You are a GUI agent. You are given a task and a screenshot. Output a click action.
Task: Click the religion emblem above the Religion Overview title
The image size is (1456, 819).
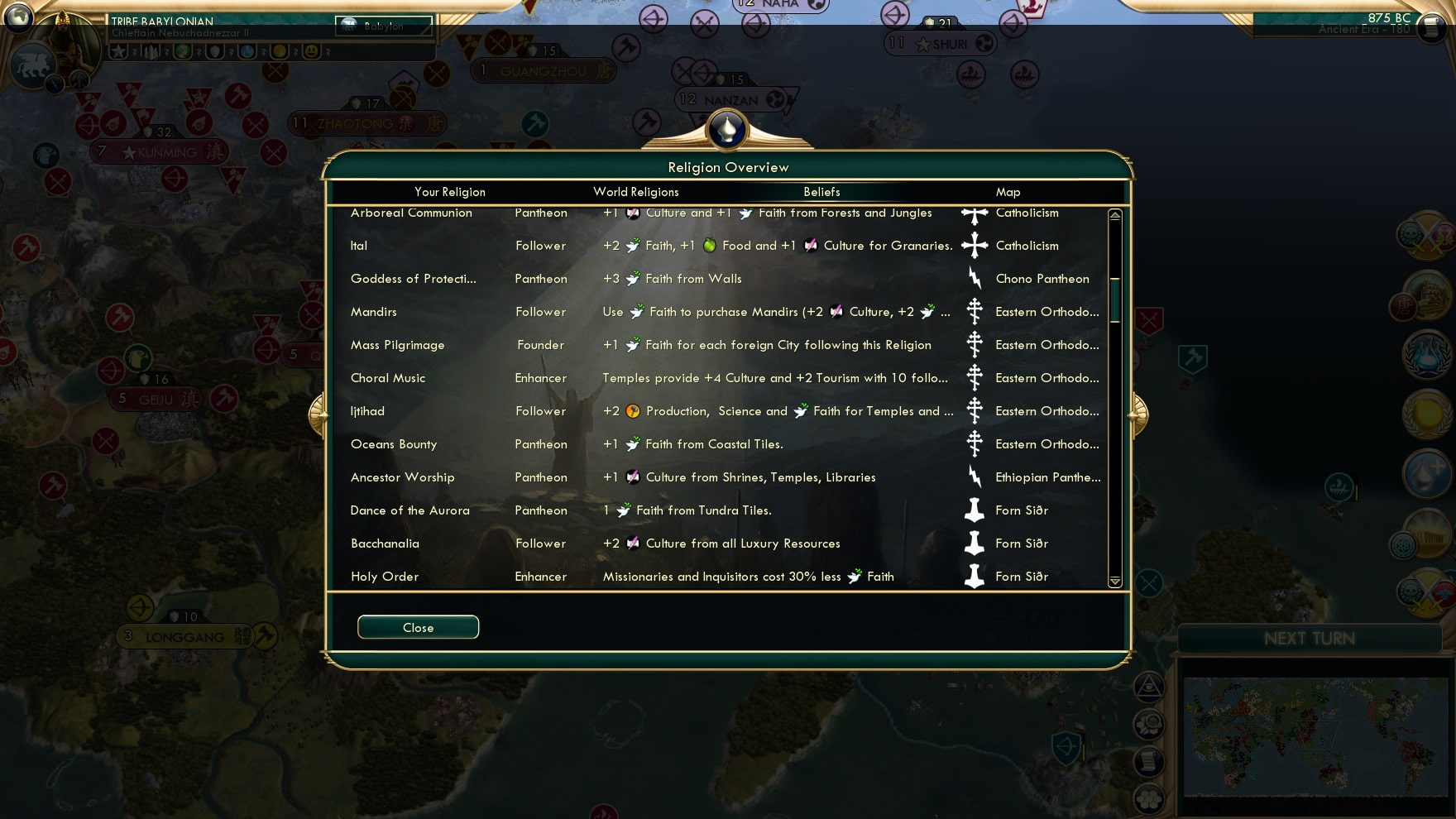pos(726,131)
